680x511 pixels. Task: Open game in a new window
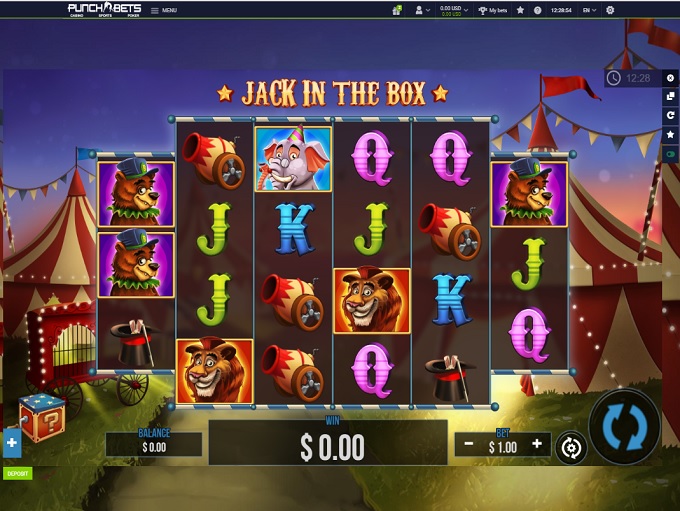[670, 97]
